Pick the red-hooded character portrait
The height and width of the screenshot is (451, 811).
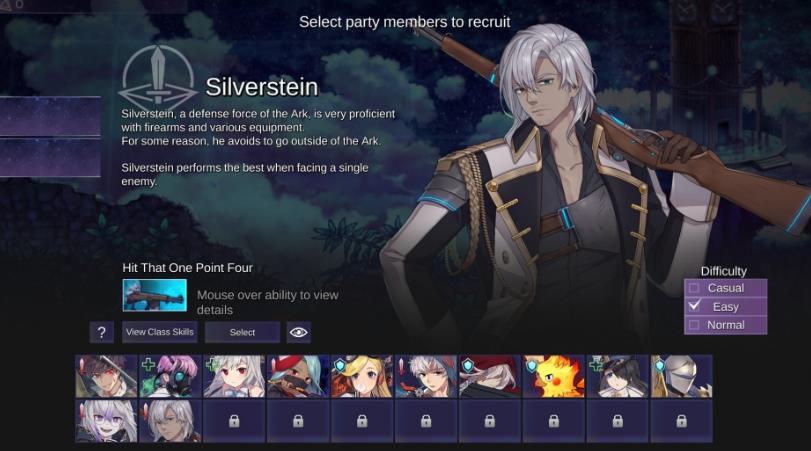pyautogui.click(x=490, y=377)
